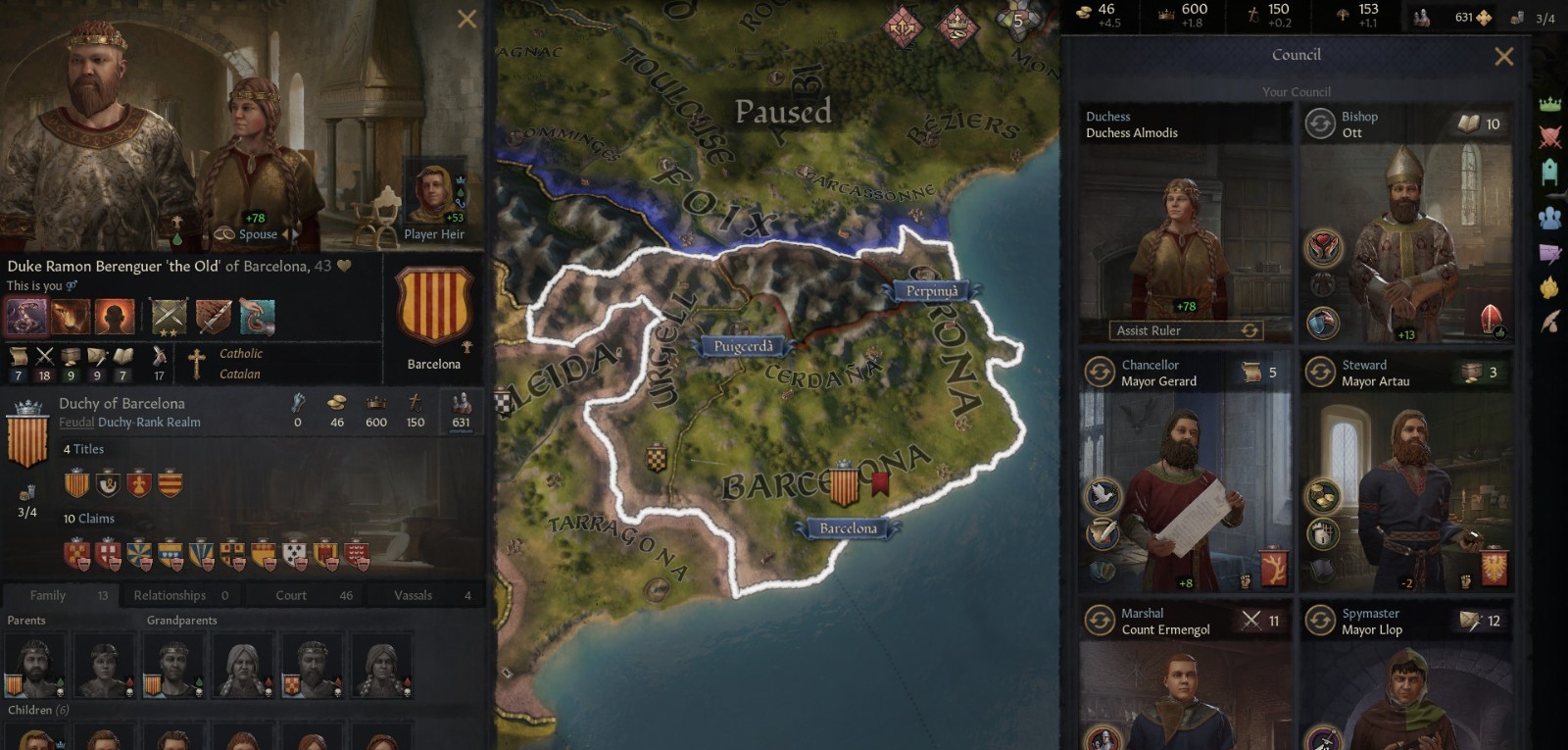Unpause the game by clicking Paused
The width and height of the screenshot is (1568, 750).
(784, 112)
